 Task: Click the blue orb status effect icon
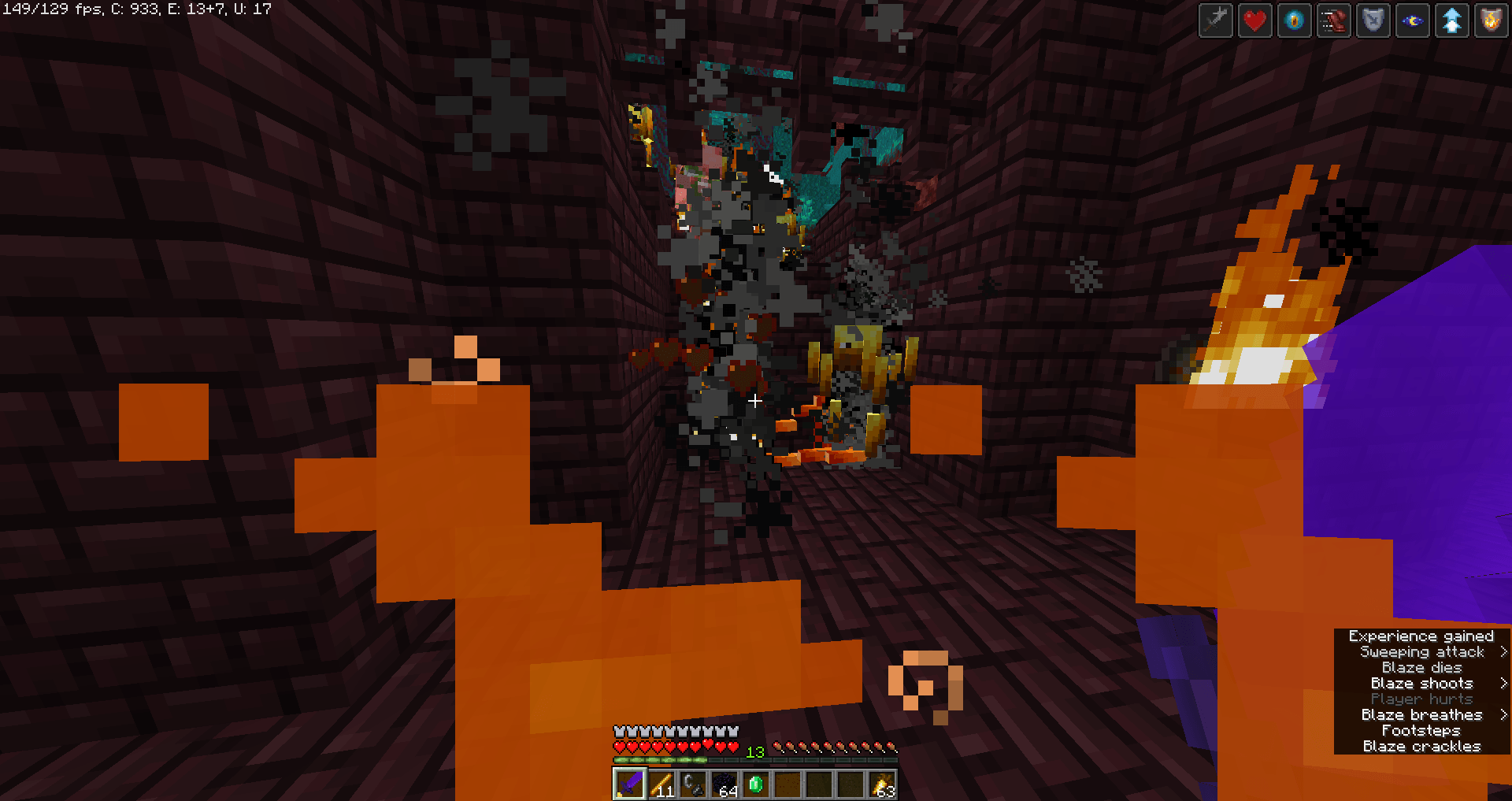[x=1294, y=20]
